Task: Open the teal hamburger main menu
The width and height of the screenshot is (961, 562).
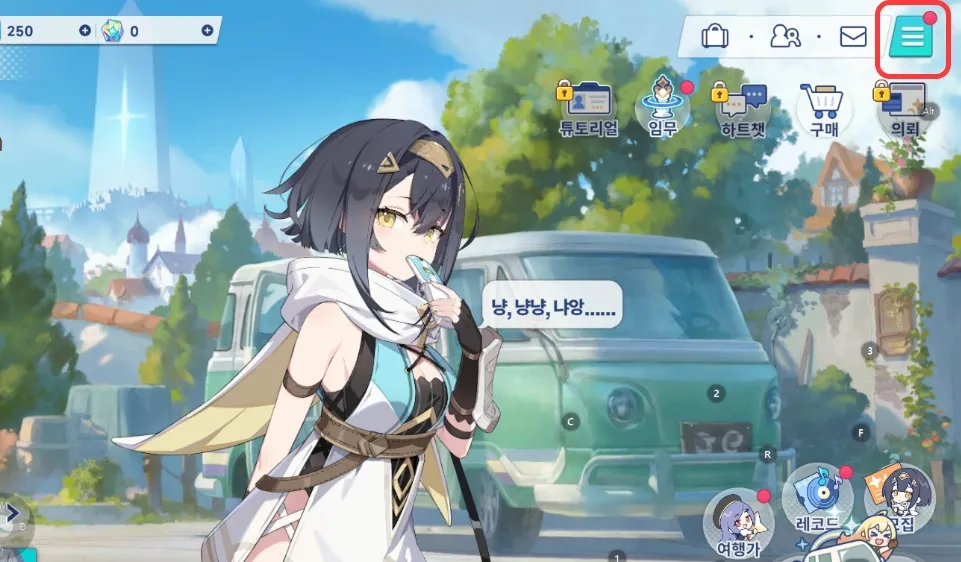Action: 911,38
